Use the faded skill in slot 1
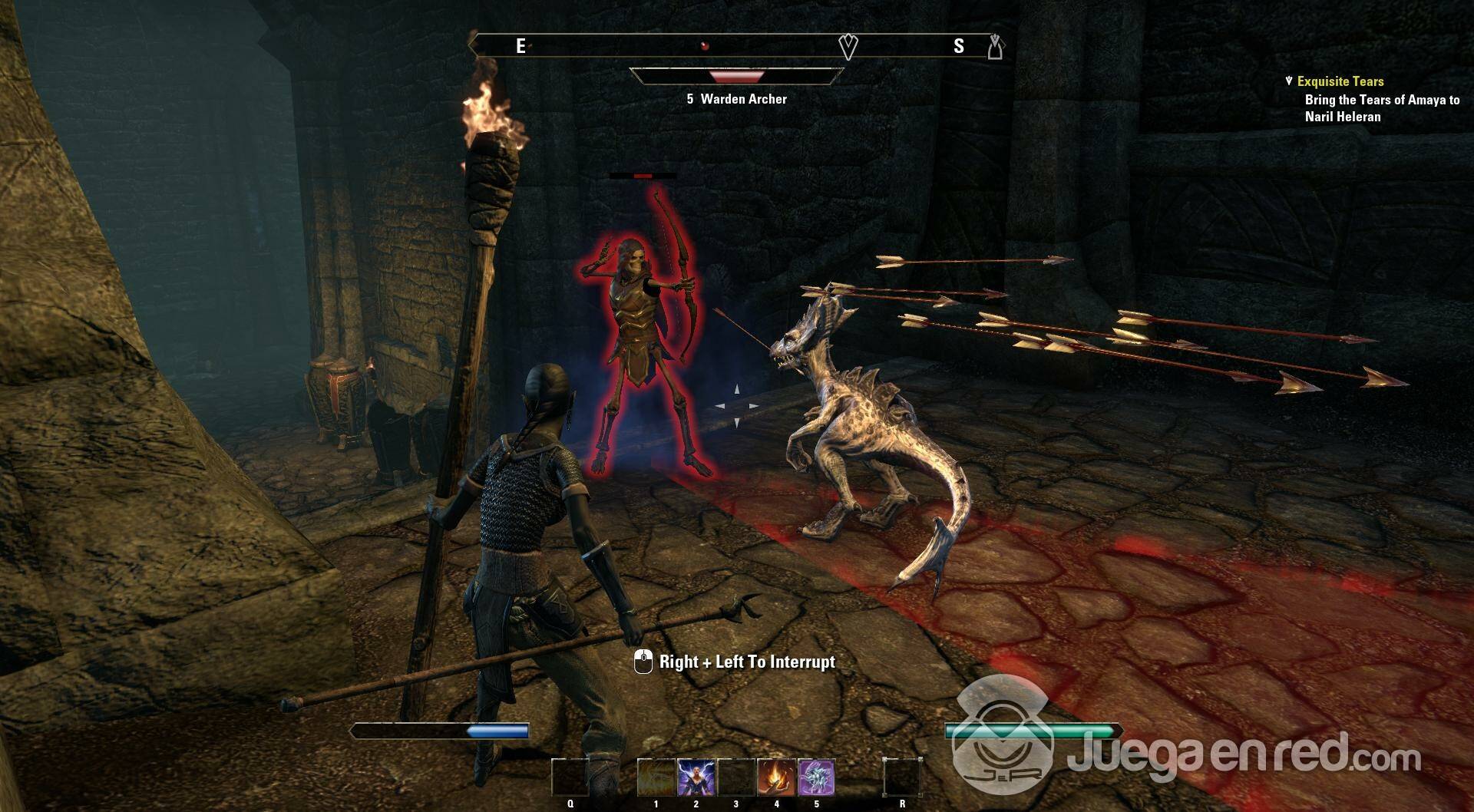This screenshot has width=1474, height=812. point(656,777)
